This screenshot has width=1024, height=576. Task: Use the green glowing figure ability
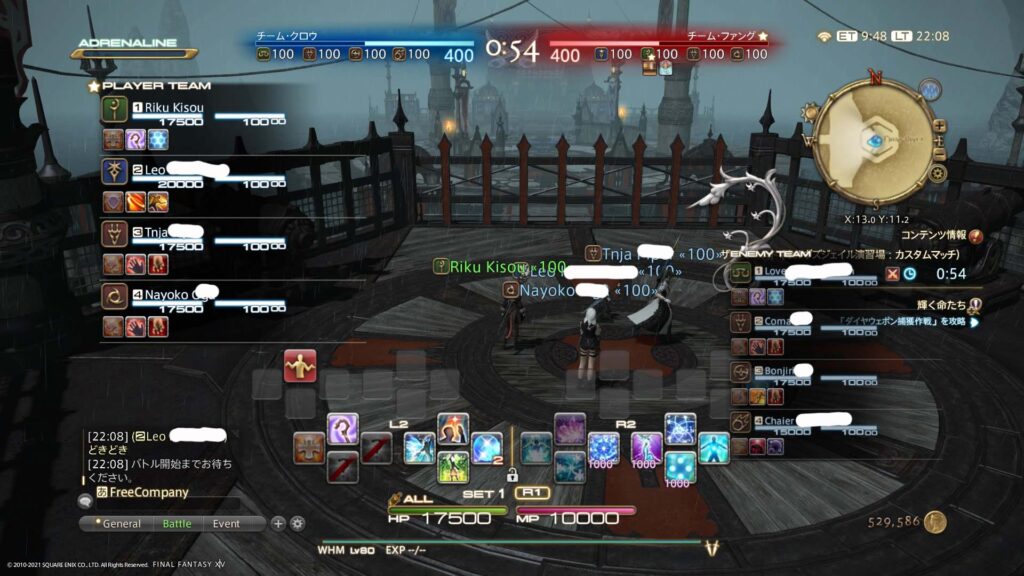[x=453, y=466]
